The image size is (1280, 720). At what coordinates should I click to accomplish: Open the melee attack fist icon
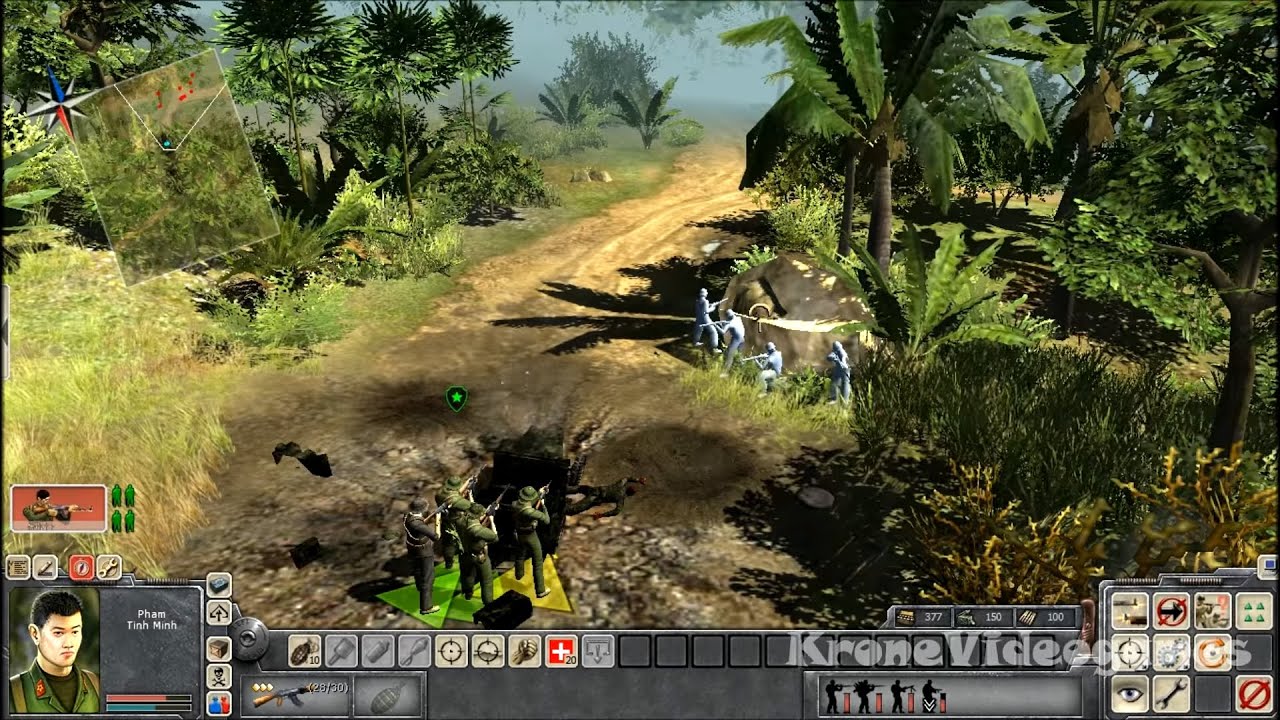point(523,650)
